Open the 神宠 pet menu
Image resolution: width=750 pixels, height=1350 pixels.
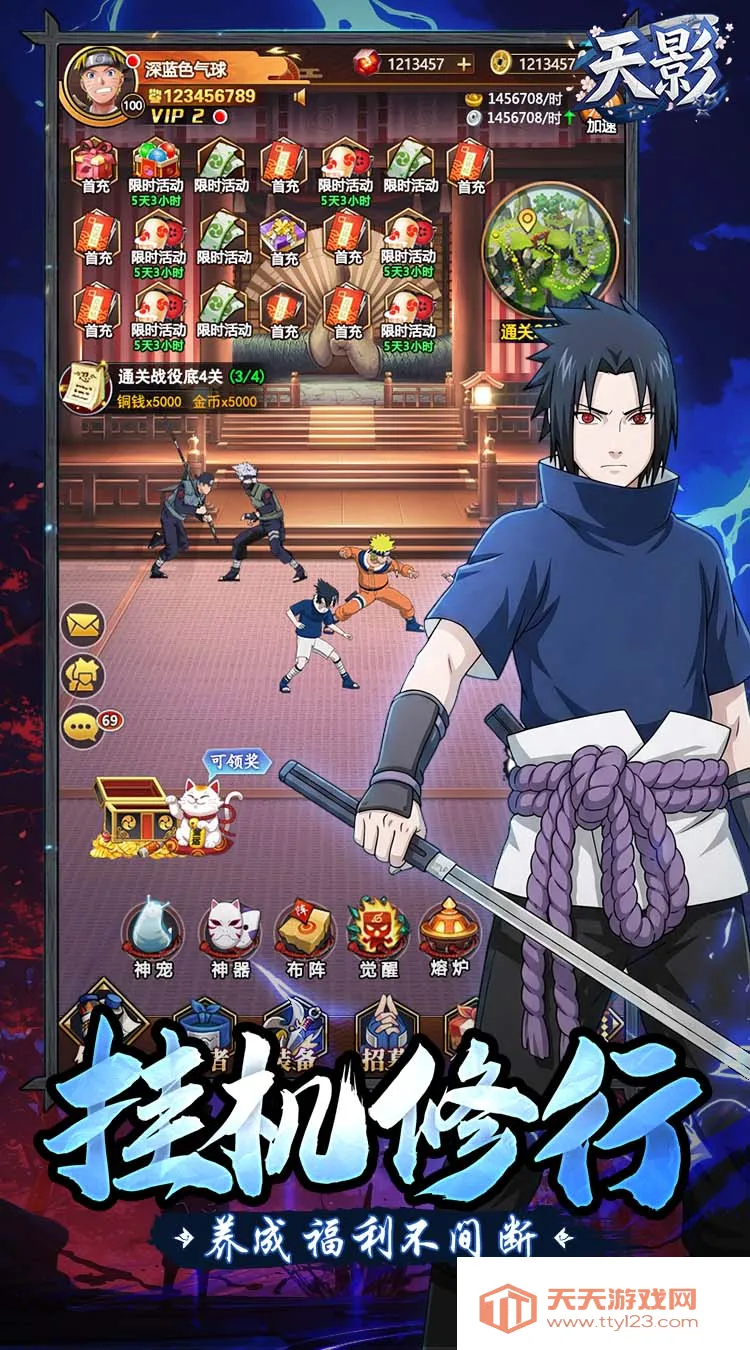click(x=153, y=934)
